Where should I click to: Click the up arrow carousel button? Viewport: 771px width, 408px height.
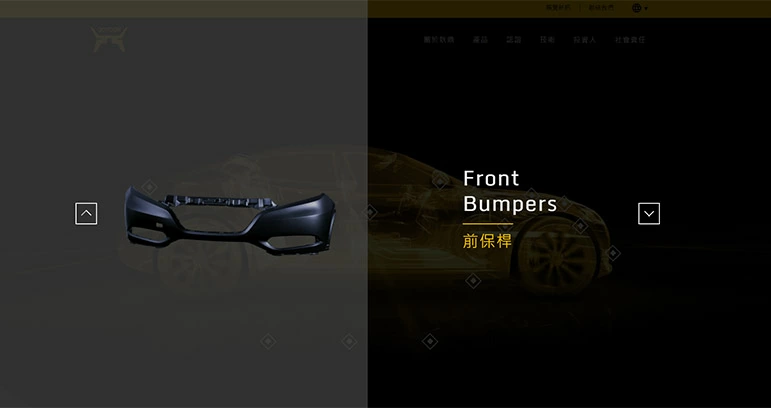86,213
